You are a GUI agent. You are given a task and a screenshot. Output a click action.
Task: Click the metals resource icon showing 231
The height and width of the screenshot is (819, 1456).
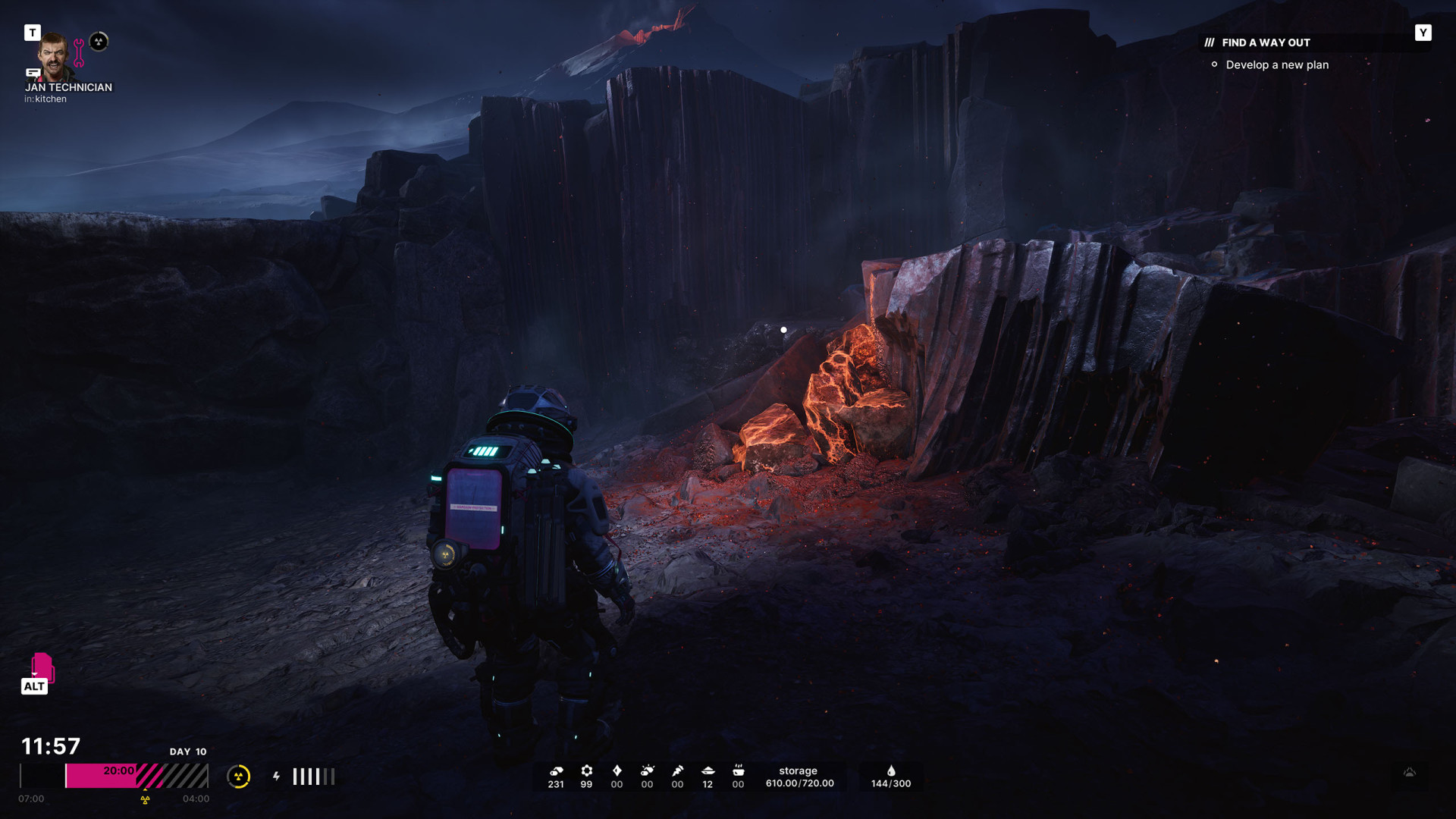pyautogui.click(x=556, y=771)
